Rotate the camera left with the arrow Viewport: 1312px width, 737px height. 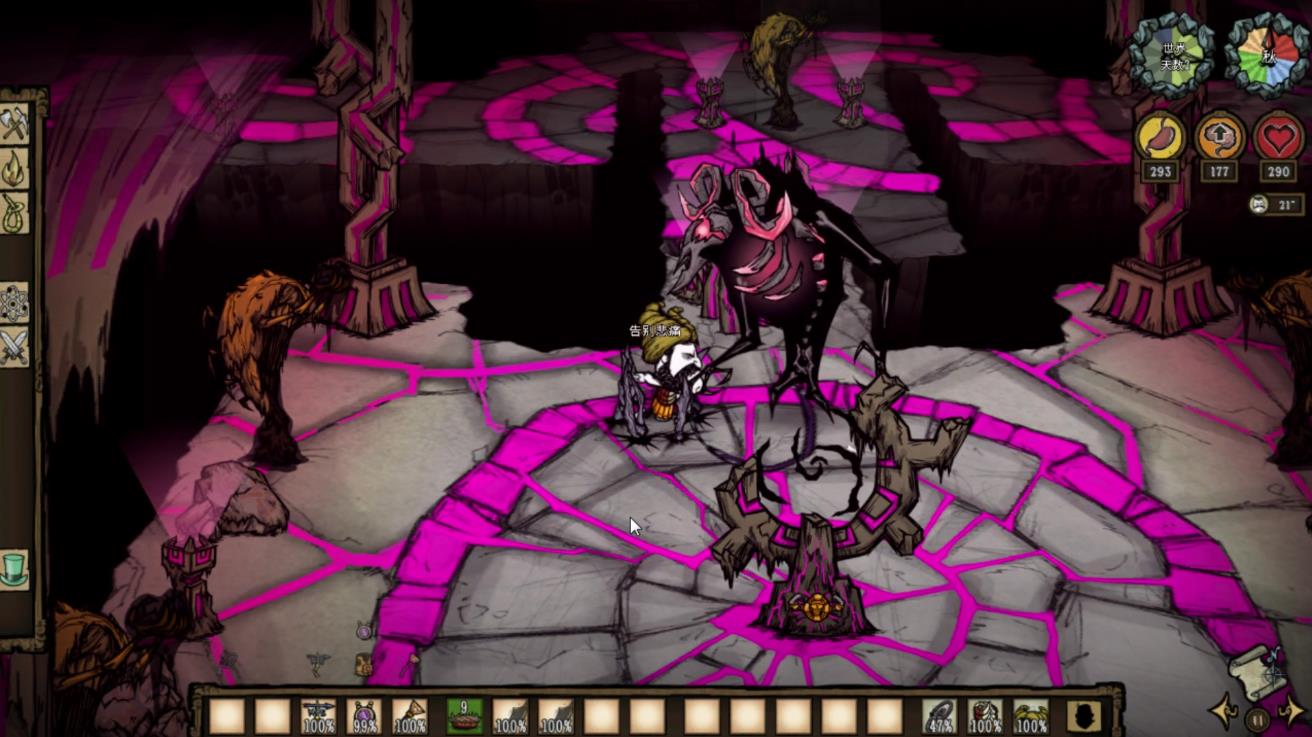click(1224, 712)
